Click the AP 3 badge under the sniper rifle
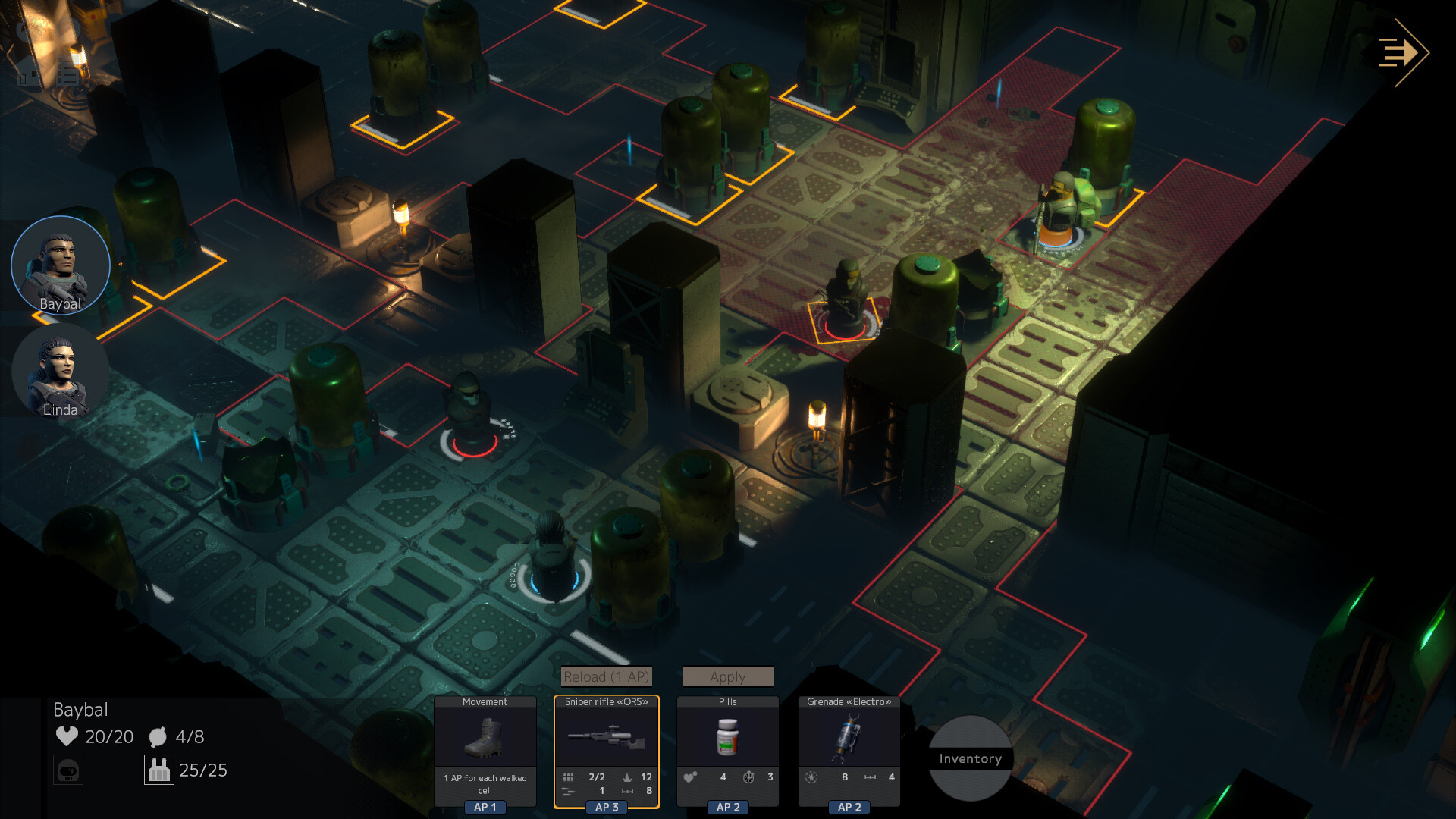This screenshot has width=1456, height=819. tap(605, 807)
